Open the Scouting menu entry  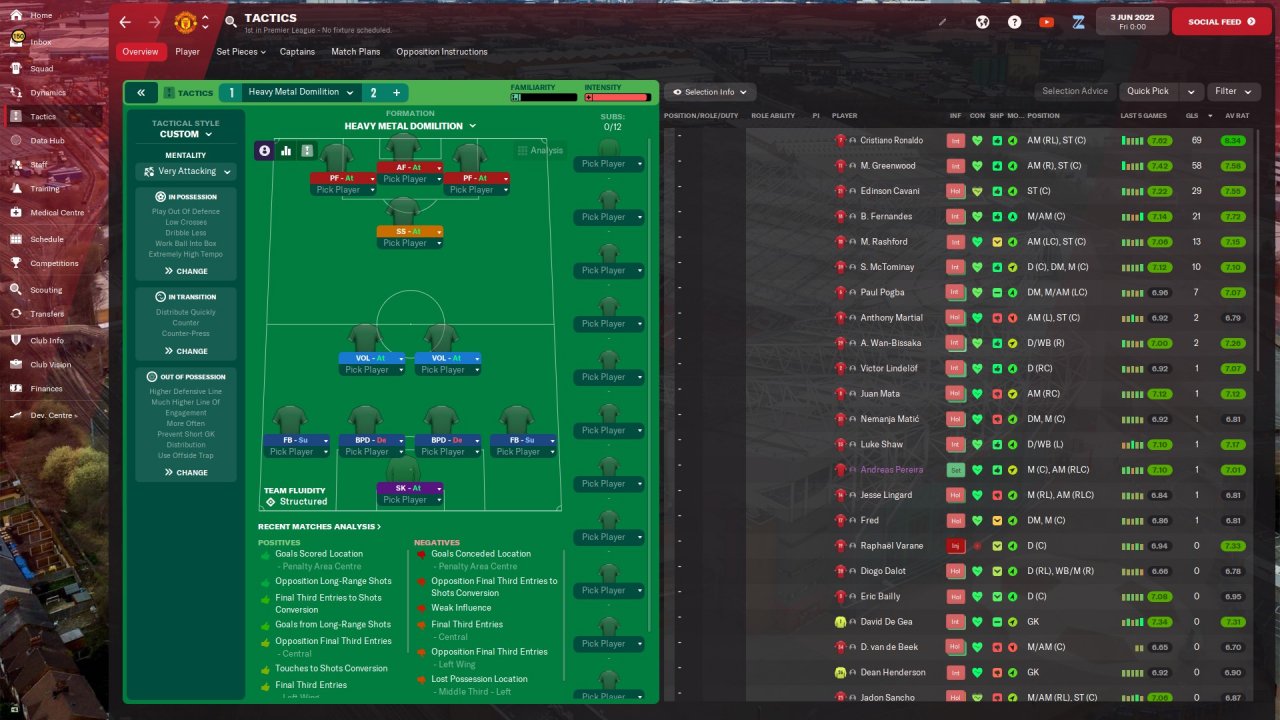click(45, 290)
